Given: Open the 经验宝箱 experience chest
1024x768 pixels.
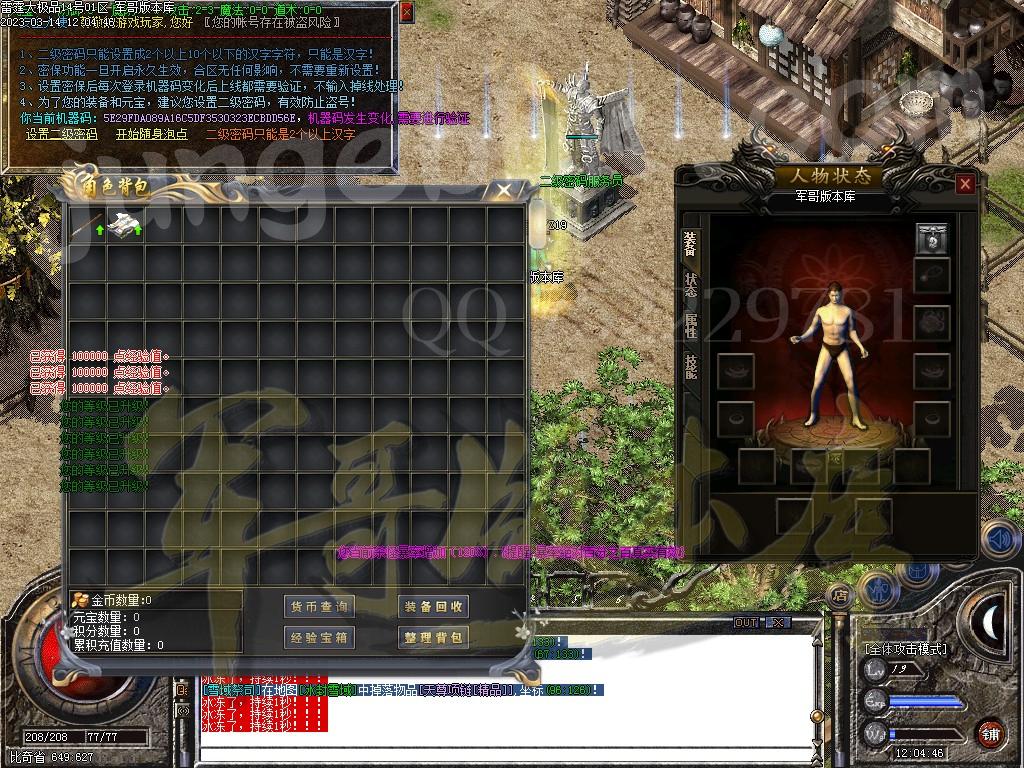Looking at the screenshot, I should 319,637.
